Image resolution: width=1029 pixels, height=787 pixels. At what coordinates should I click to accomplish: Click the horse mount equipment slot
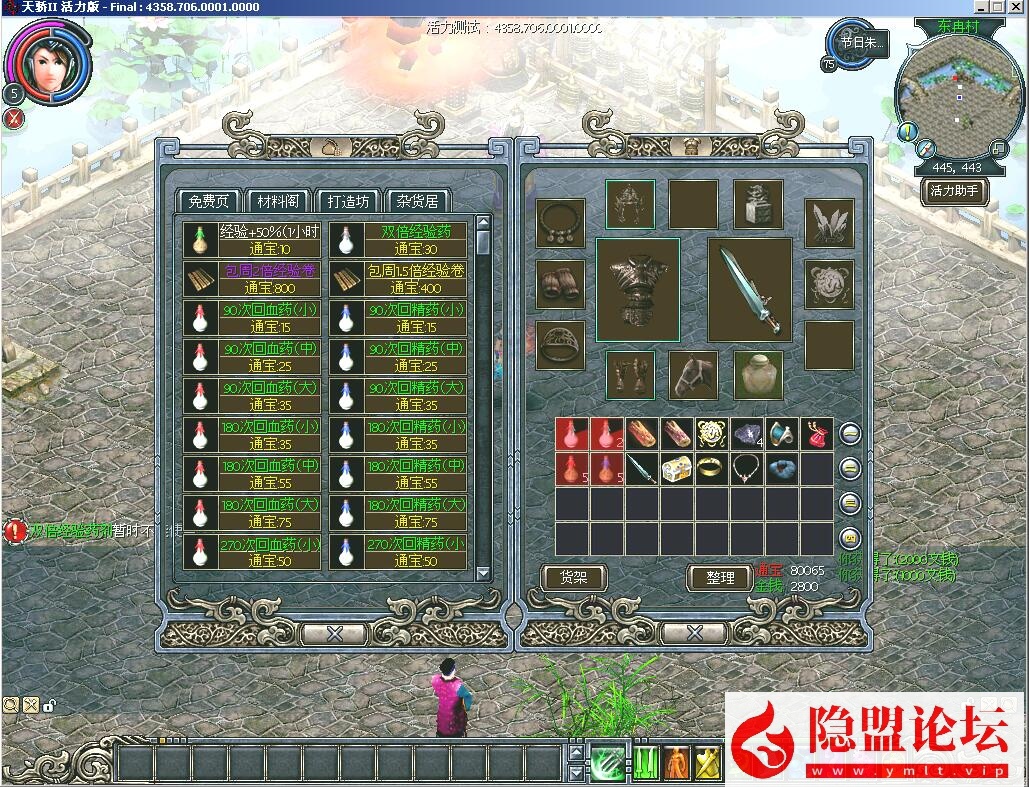coord(693,375)
